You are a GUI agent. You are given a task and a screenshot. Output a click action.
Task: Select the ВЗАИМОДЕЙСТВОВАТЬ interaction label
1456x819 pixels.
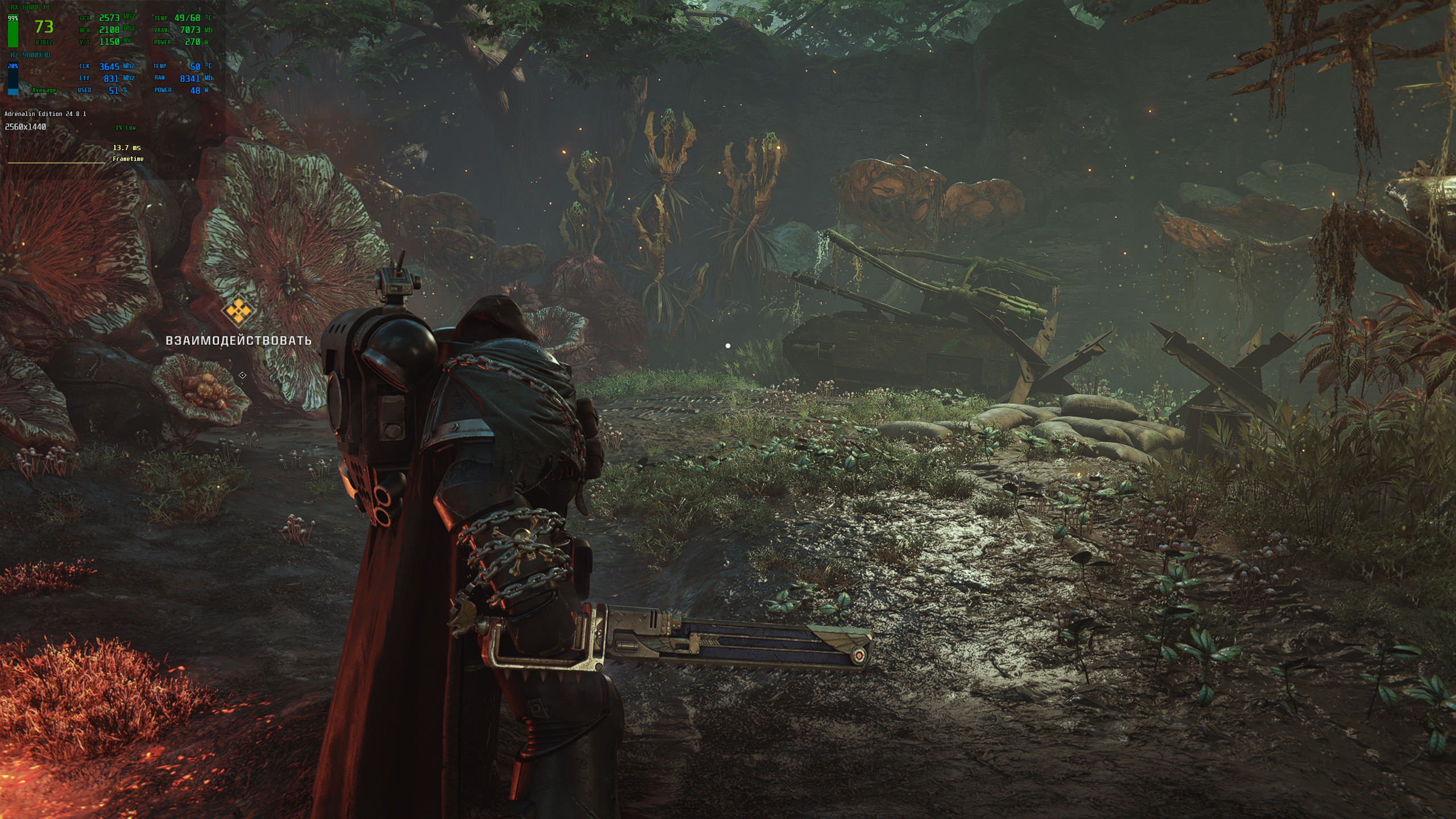tap(238, 340)
